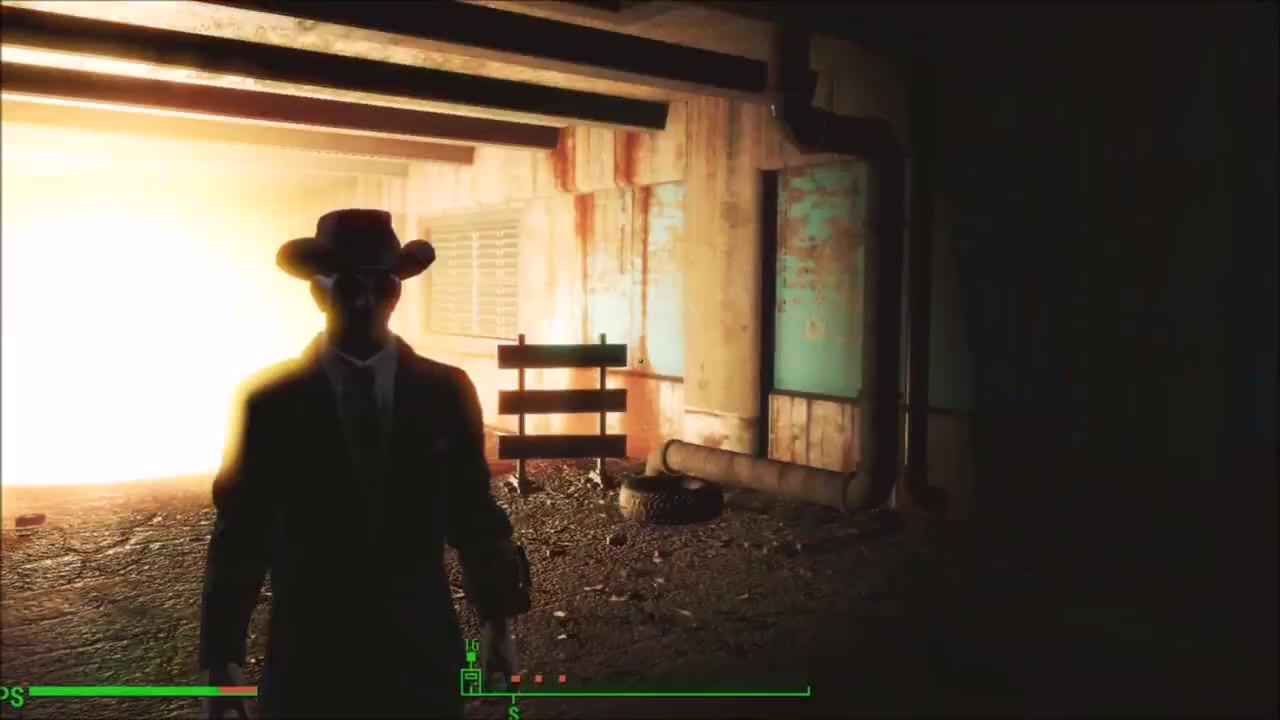Click the vertical line under the grenade icon

click(x=472, y=663)
